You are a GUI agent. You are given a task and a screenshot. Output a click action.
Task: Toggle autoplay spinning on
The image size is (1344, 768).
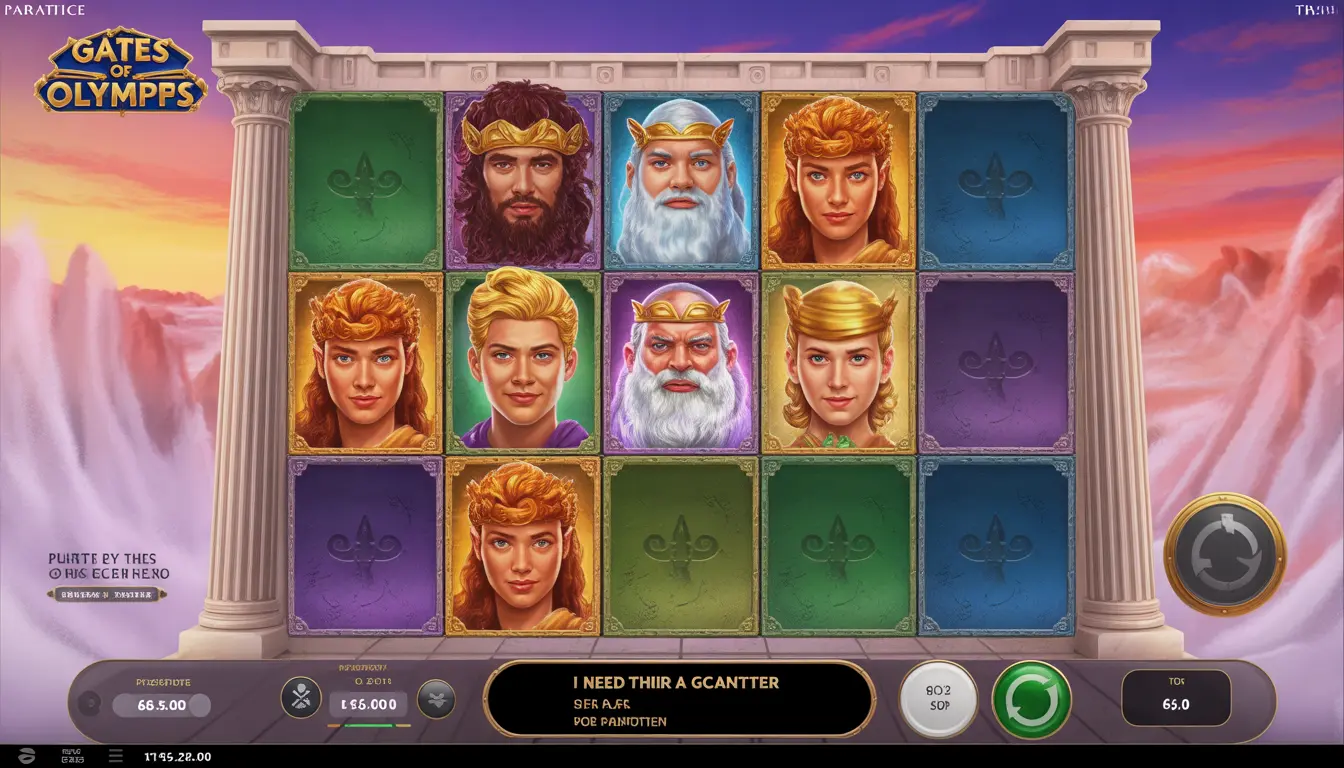pos(1030,699)
